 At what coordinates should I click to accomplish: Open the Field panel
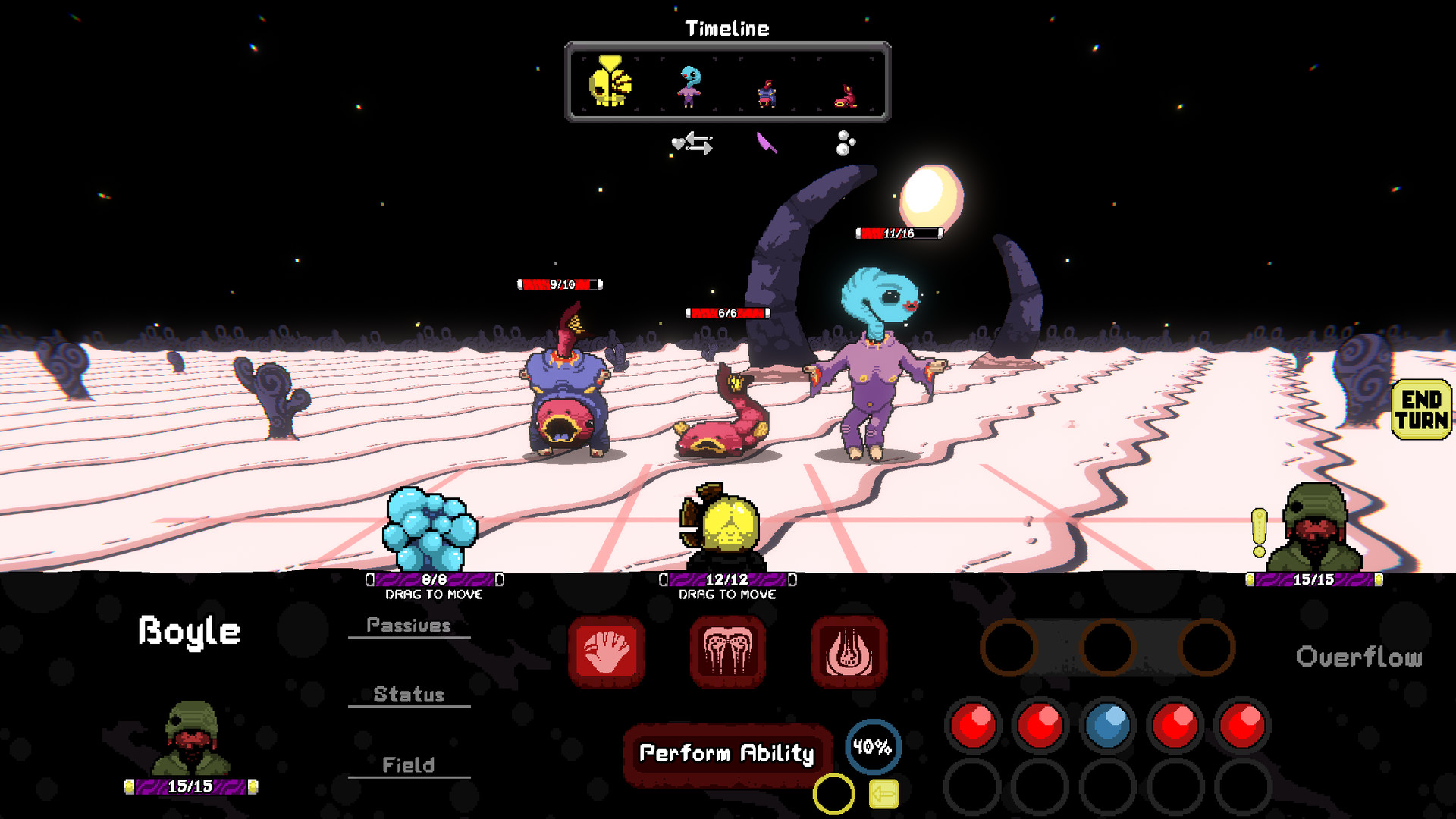tap(409, 764)
